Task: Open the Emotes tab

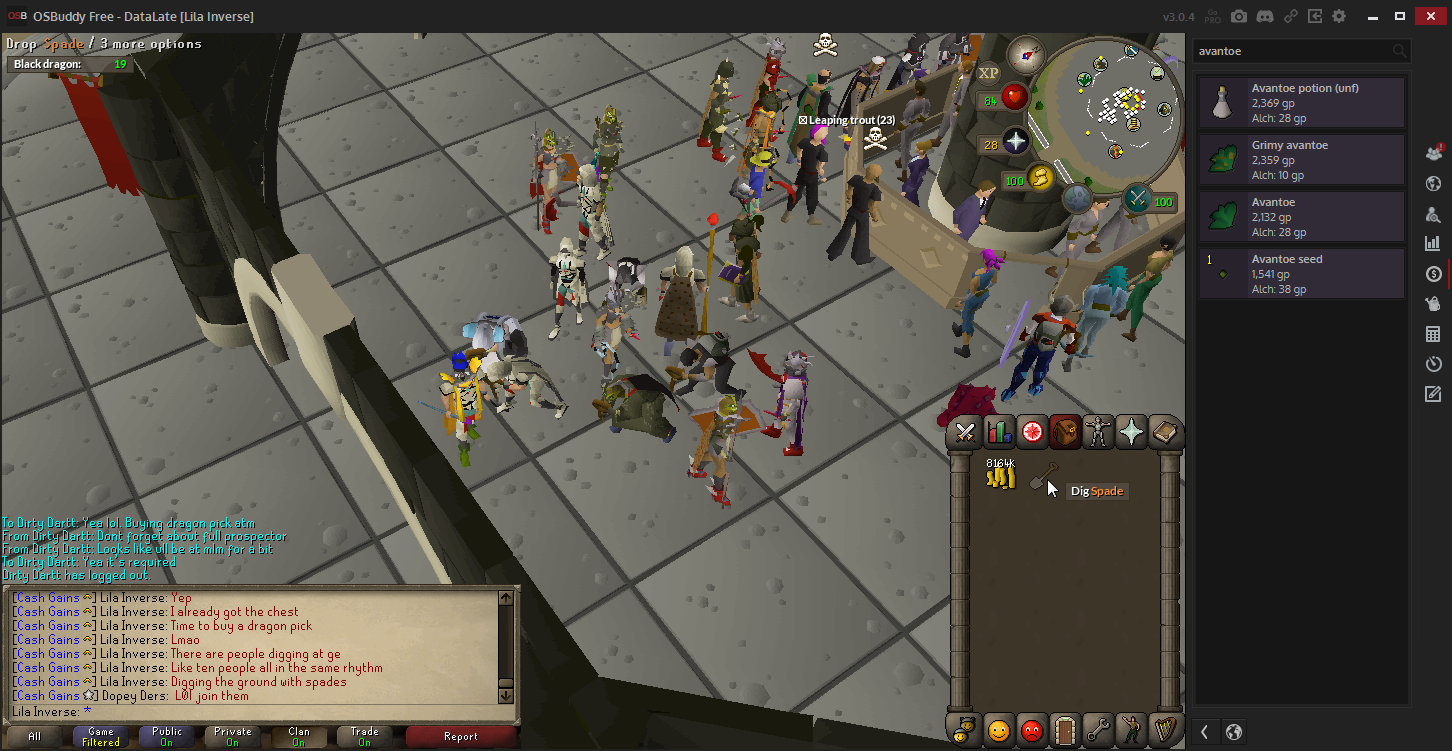Action: coord(1130,730)
